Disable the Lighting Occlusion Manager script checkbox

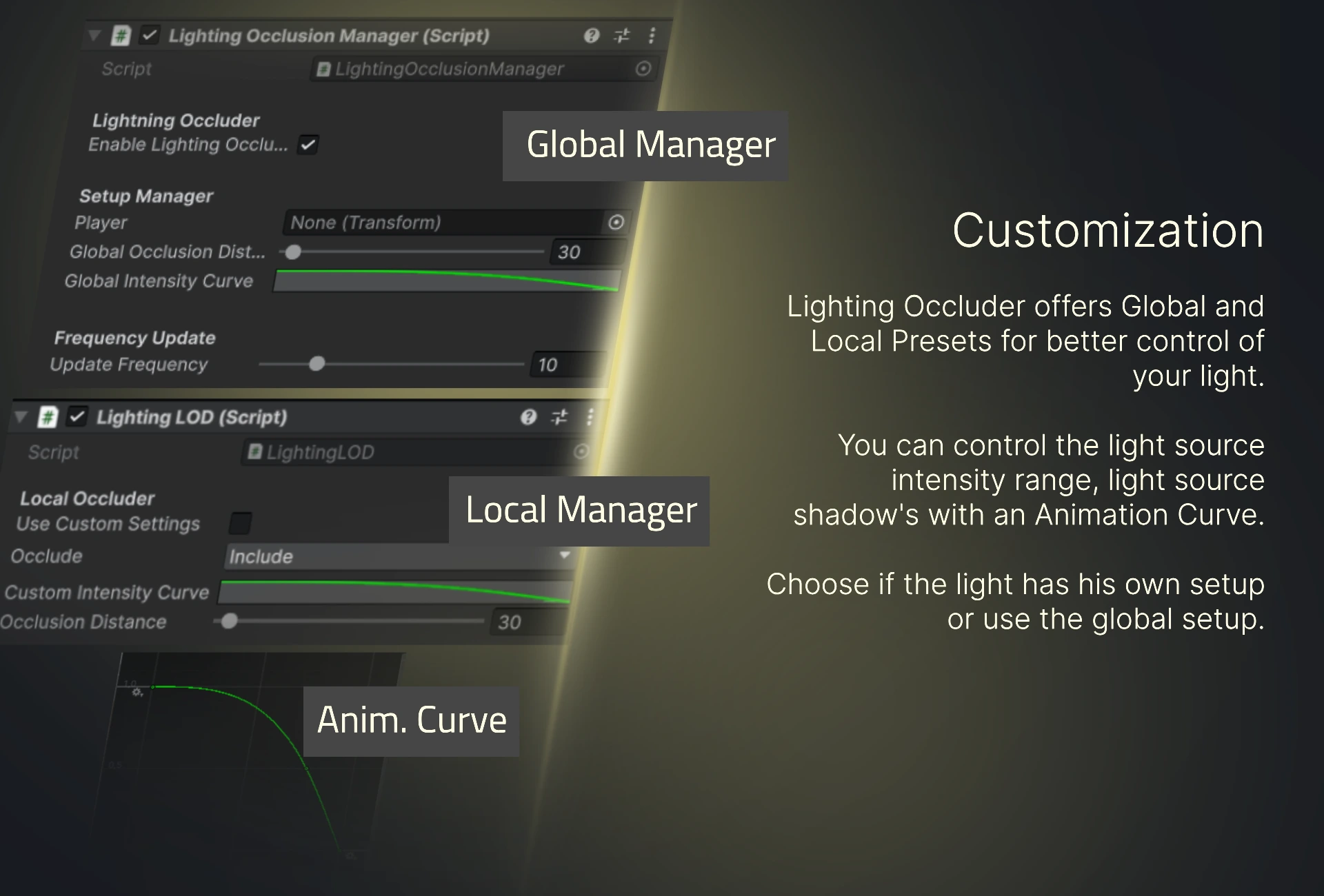149,35
